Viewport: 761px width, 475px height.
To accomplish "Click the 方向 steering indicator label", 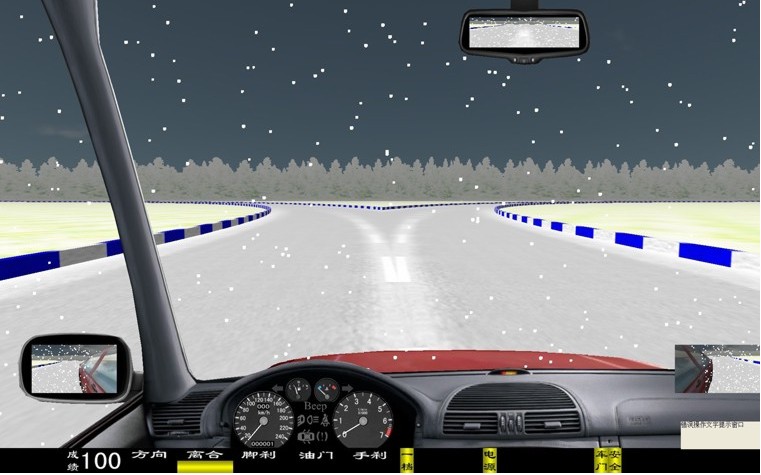I will 149,456.
